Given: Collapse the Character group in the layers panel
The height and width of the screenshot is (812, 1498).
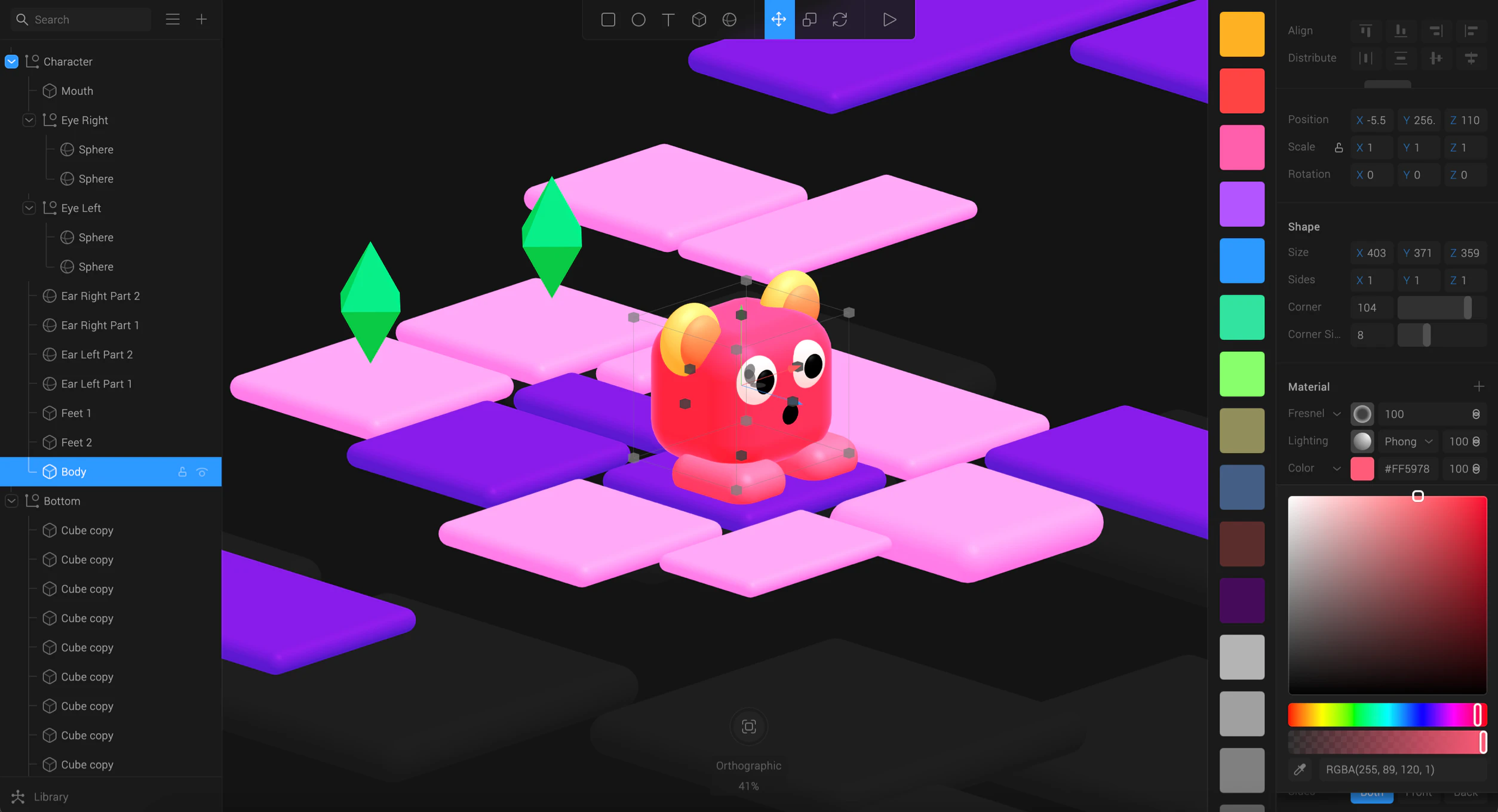Looking at the screenshot, I should pyautogui.click(x=11, y=61).
